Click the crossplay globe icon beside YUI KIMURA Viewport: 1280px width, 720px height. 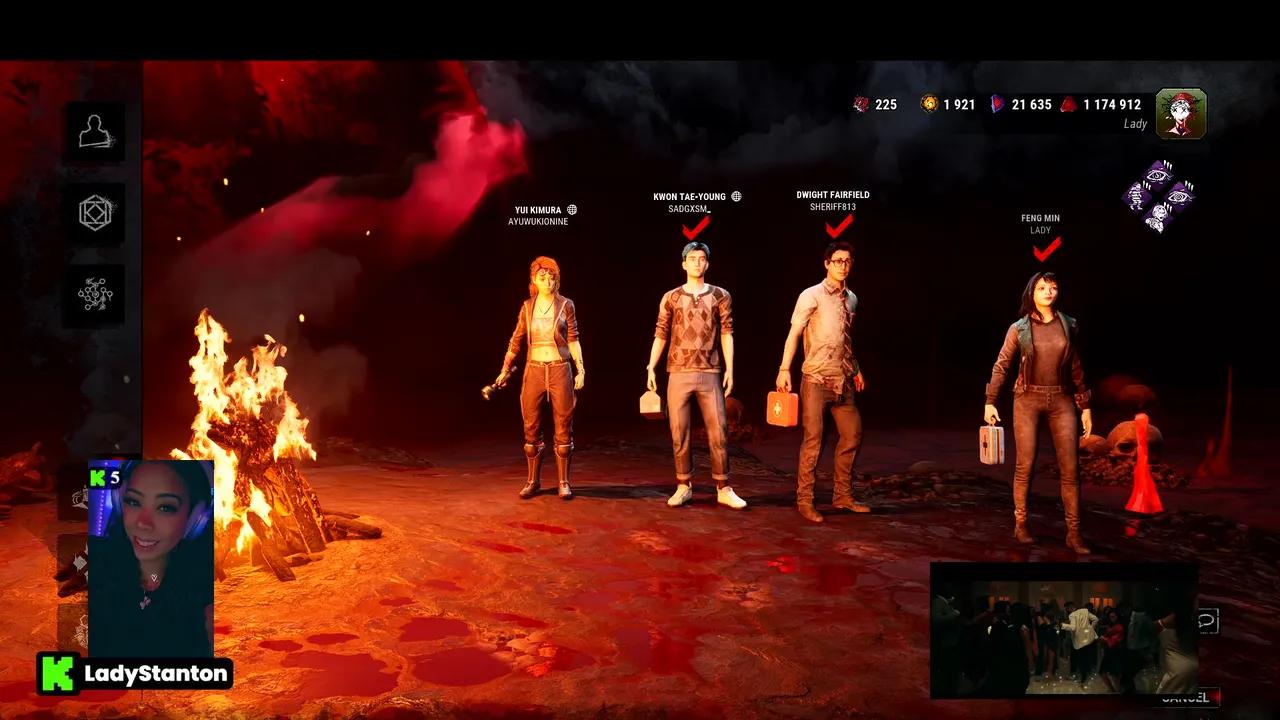(x=572, y=211)
